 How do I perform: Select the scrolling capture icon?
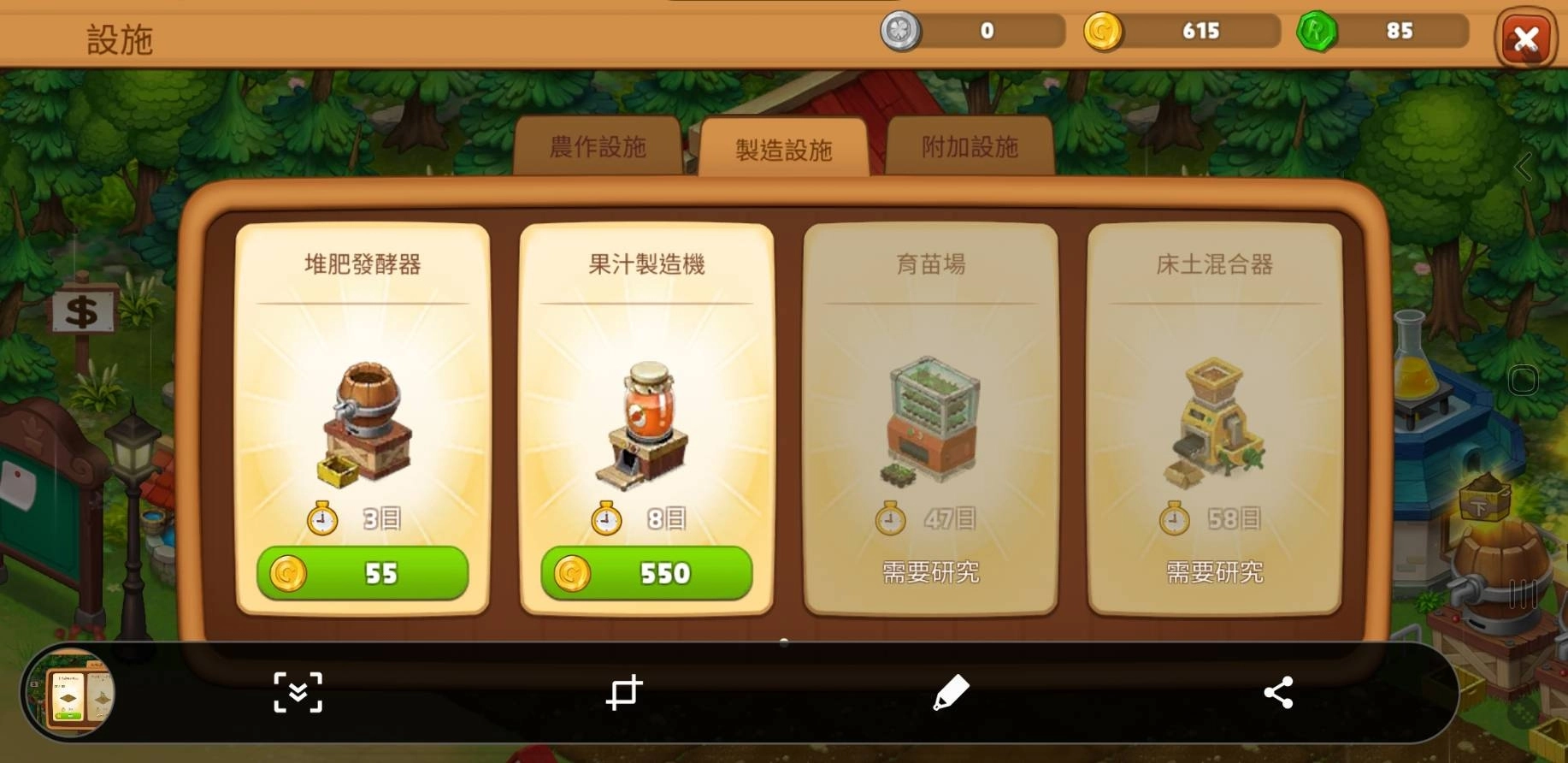[x=297, y=693]
